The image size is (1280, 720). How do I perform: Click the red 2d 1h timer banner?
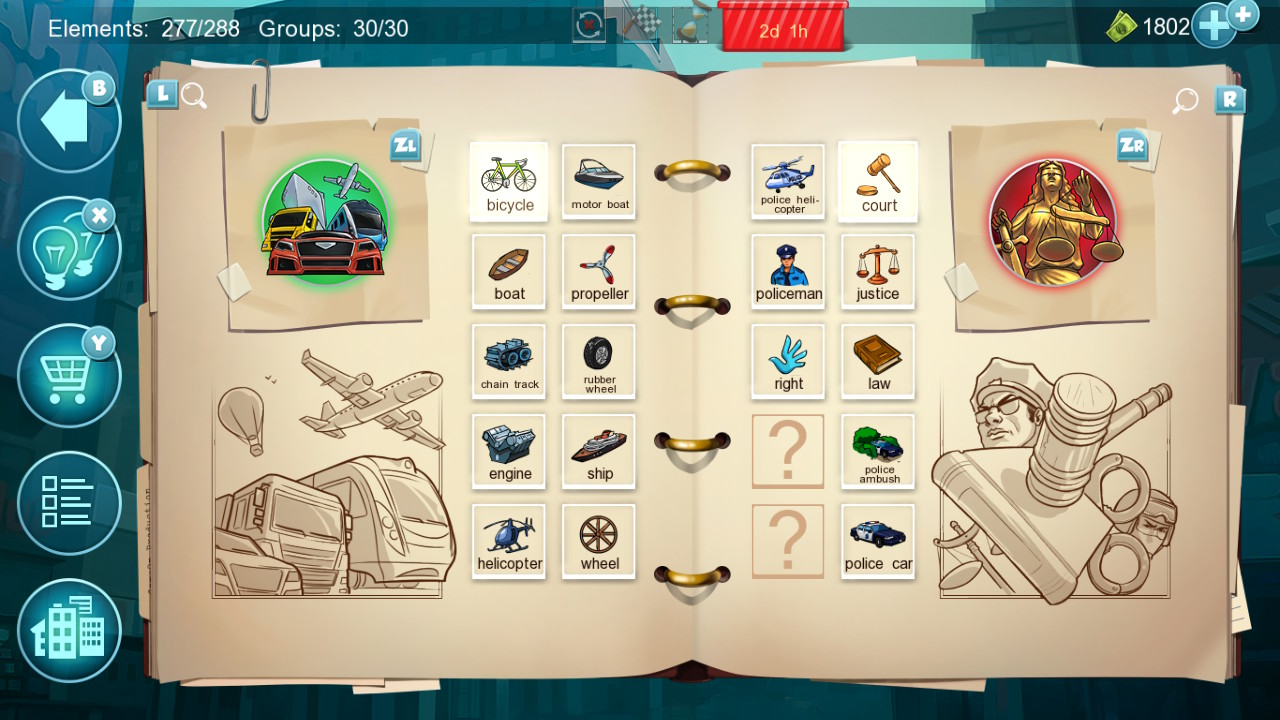[784, 30]
